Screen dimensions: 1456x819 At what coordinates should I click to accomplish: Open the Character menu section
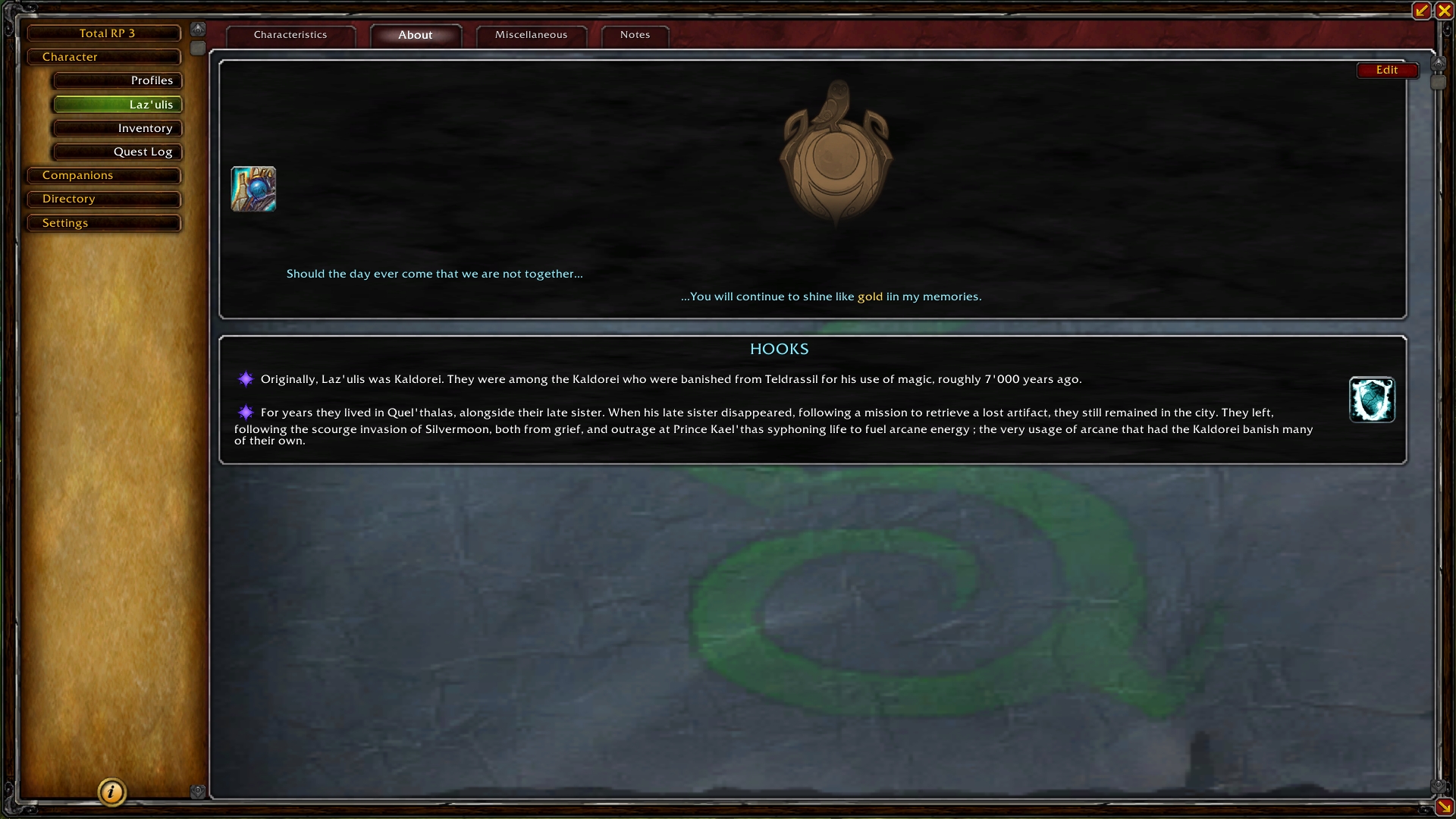(104, 57)
